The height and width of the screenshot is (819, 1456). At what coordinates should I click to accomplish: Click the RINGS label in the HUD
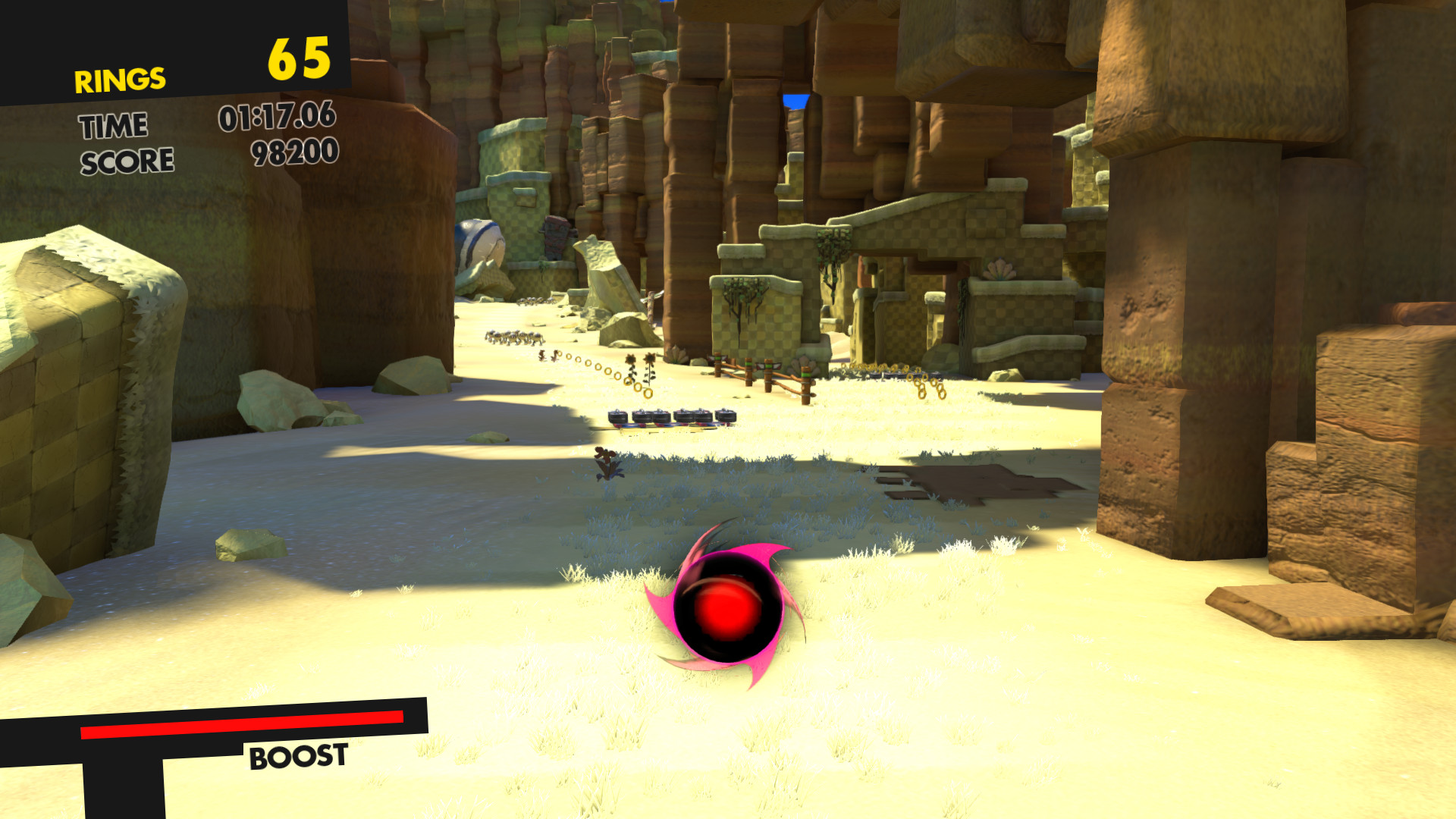point(119,79)
